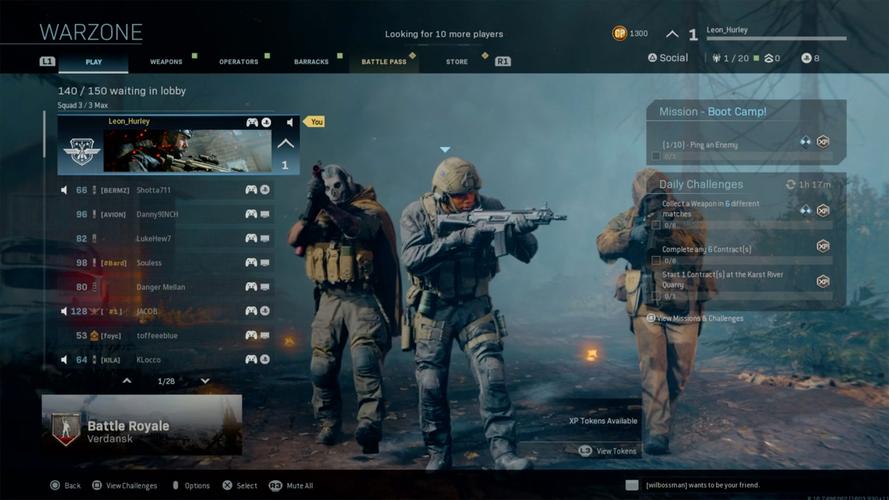Open the Store tab

click(x=456, y=62)
